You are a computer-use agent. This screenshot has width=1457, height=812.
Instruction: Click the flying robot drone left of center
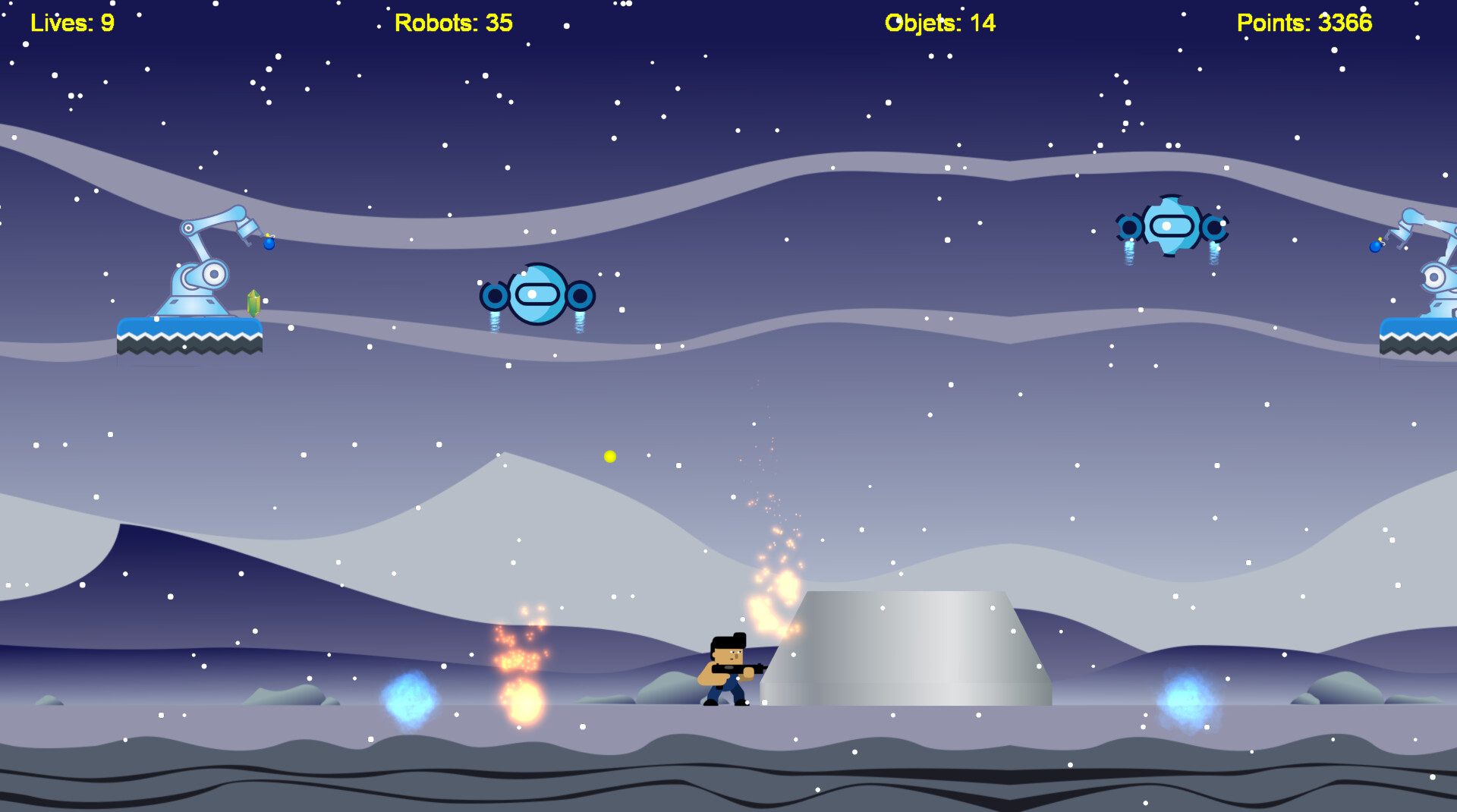click(536, 292)
